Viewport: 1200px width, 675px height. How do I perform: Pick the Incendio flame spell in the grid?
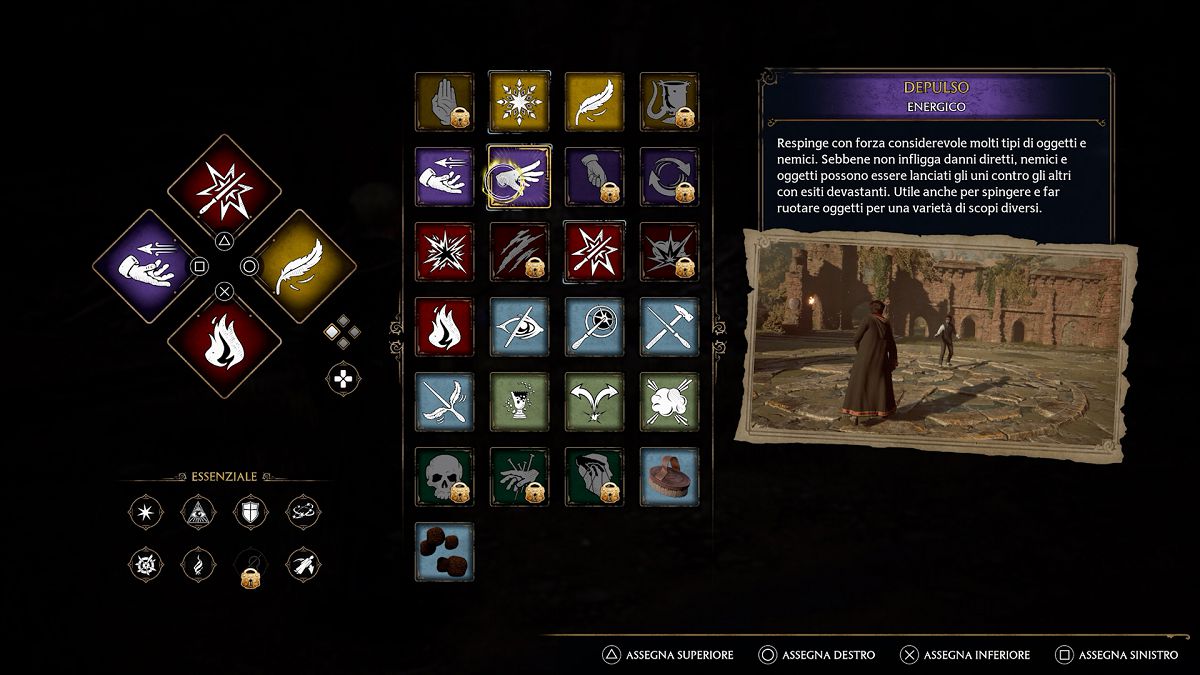click(x=444, y=327)
